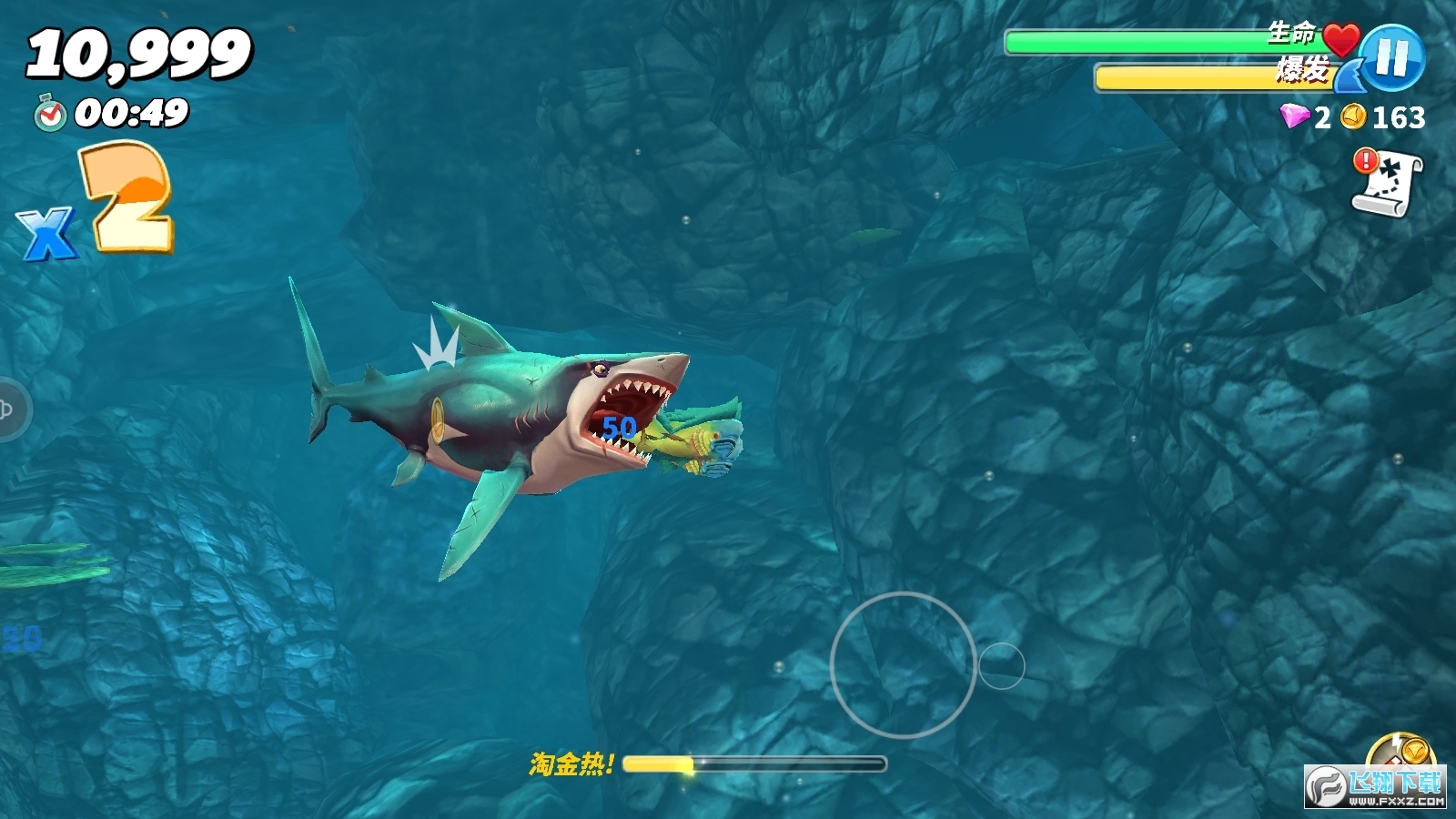Tap the large virtual joystick circle
Screen dimensions: 1456x819
point(903,664)
